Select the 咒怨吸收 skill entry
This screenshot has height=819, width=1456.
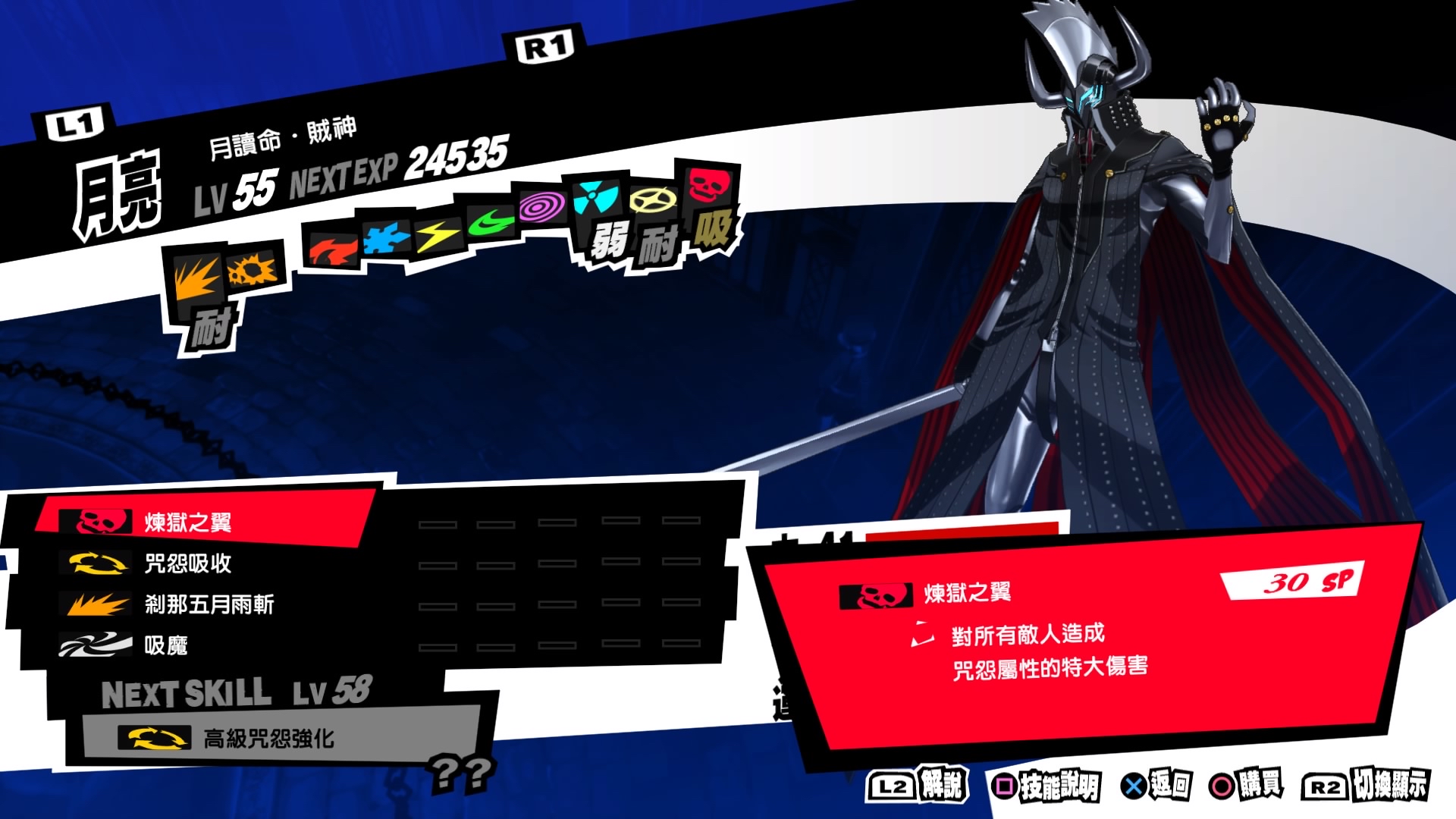(x=186, y=565)
